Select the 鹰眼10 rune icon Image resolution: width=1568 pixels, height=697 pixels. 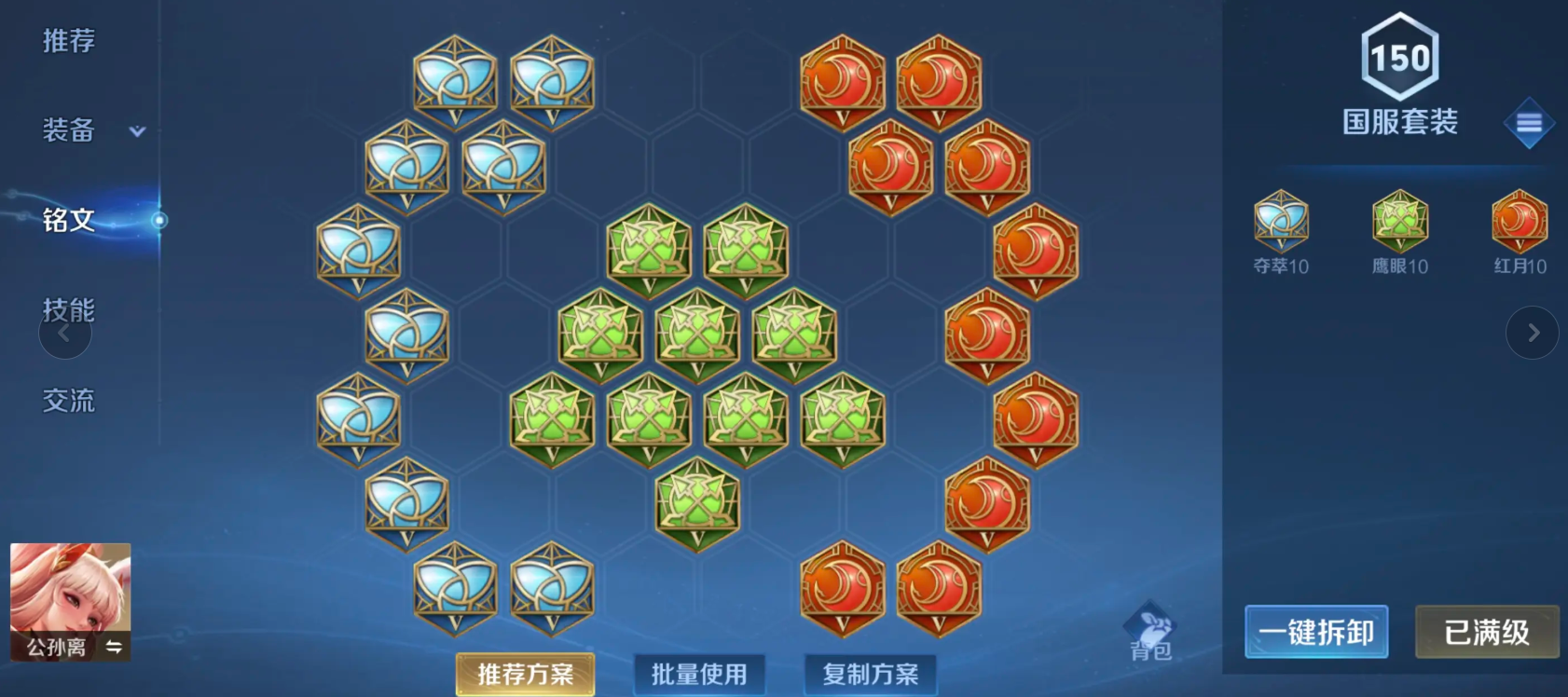point(1399,222)
